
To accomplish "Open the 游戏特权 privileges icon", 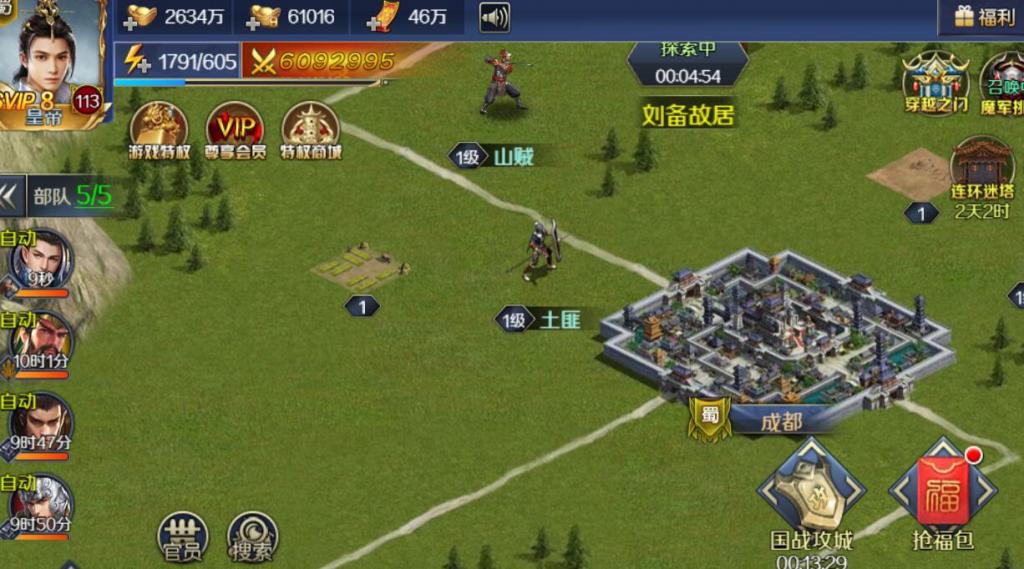I will [159, 130].
